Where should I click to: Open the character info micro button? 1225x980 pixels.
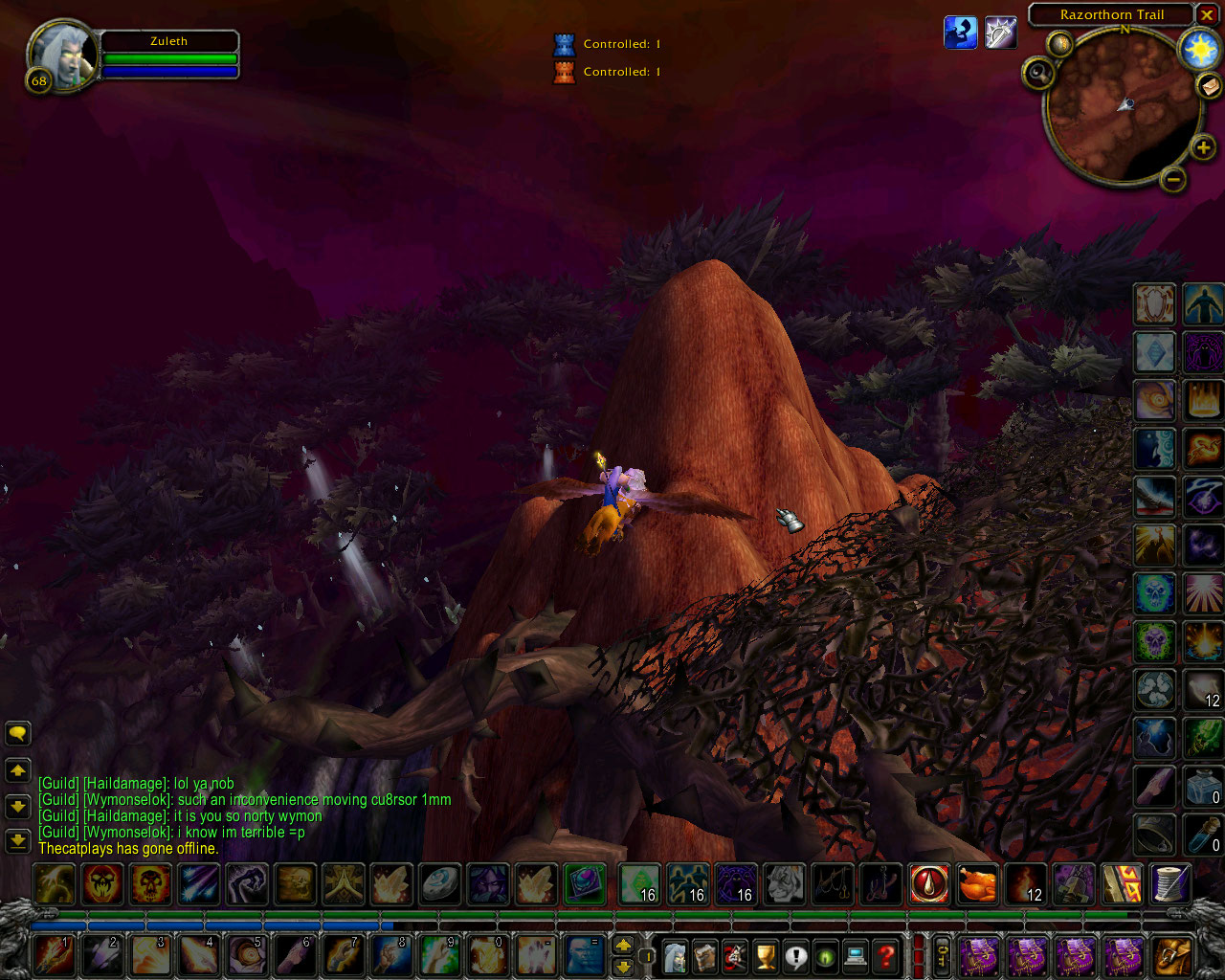[x=676, y=956]
